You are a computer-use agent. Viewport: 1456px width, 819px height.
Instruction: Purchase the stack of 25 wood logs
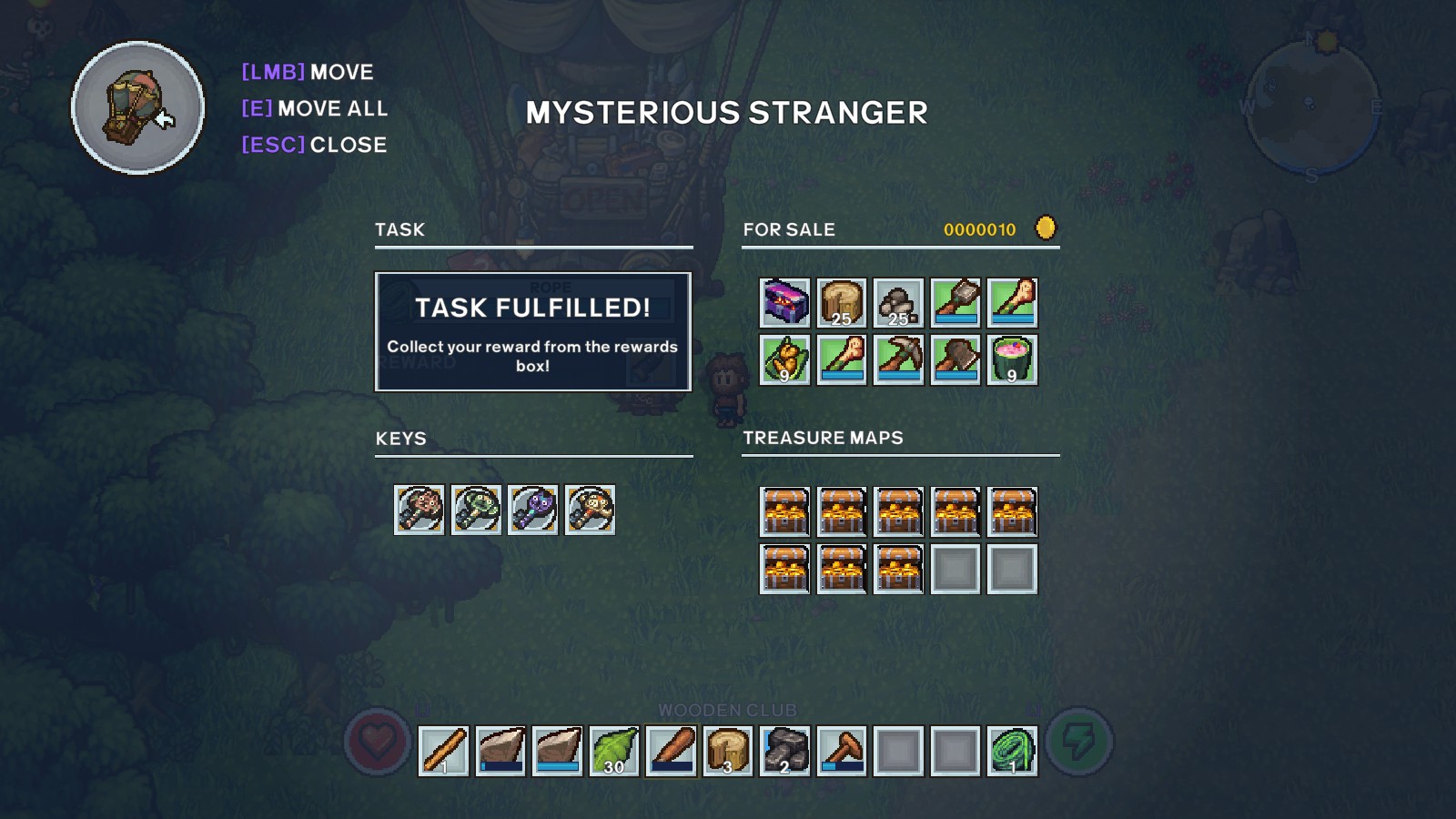coord(841,303)
